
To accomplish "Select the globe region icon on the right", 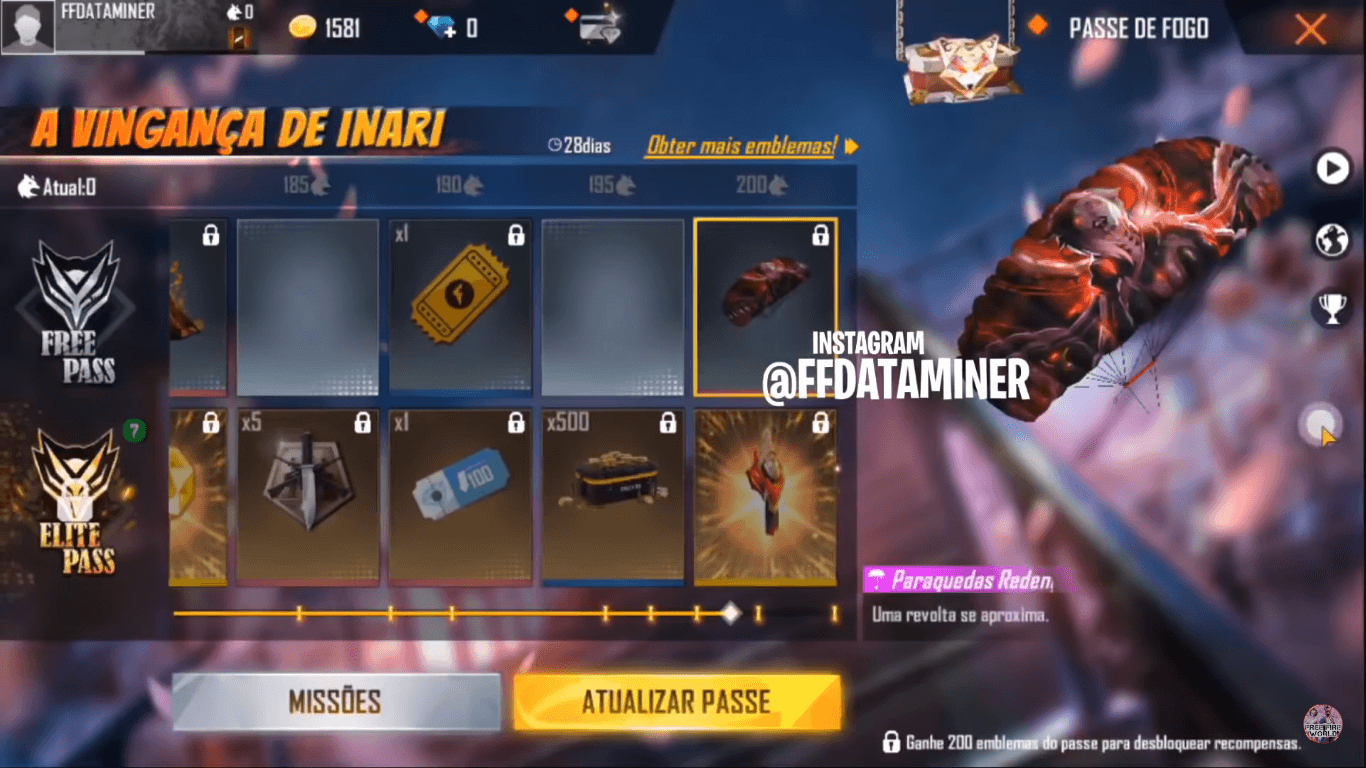I will [x=1331, y=240].
